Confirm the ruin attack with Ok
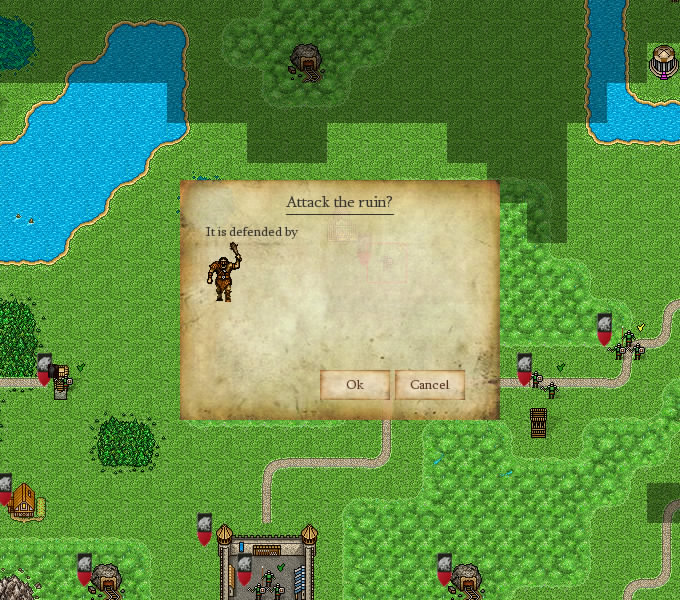The height and width of the screenshot is (600, 680). [x=355, y=385]
